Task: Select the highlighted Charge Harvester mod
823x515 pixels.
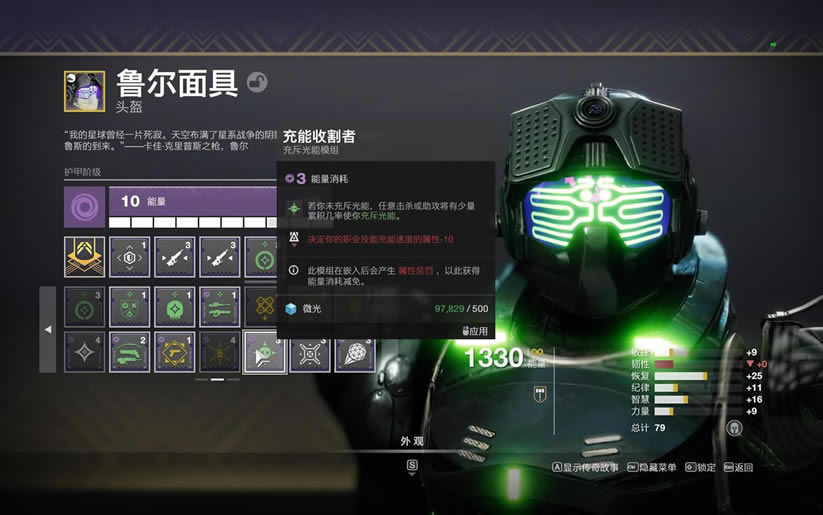Action: pos(263,352)
